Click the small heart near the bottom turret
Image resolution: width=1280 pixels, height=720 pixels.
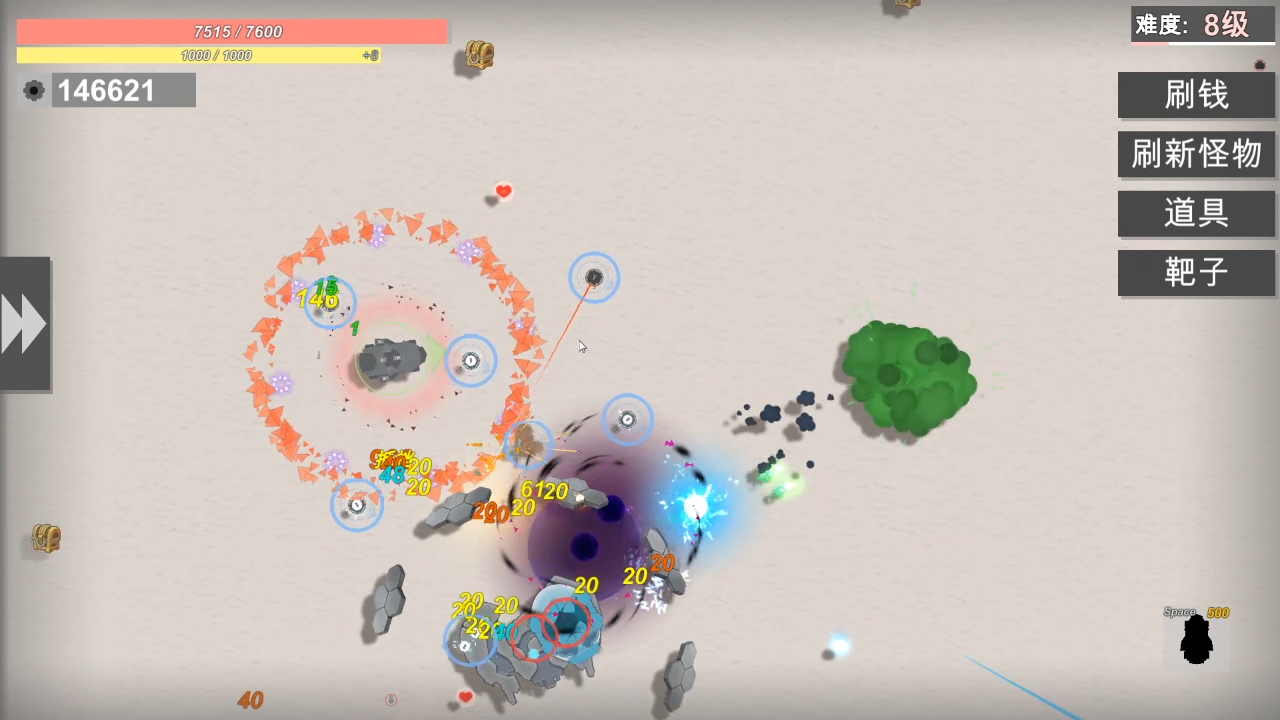tap(464, 696)
